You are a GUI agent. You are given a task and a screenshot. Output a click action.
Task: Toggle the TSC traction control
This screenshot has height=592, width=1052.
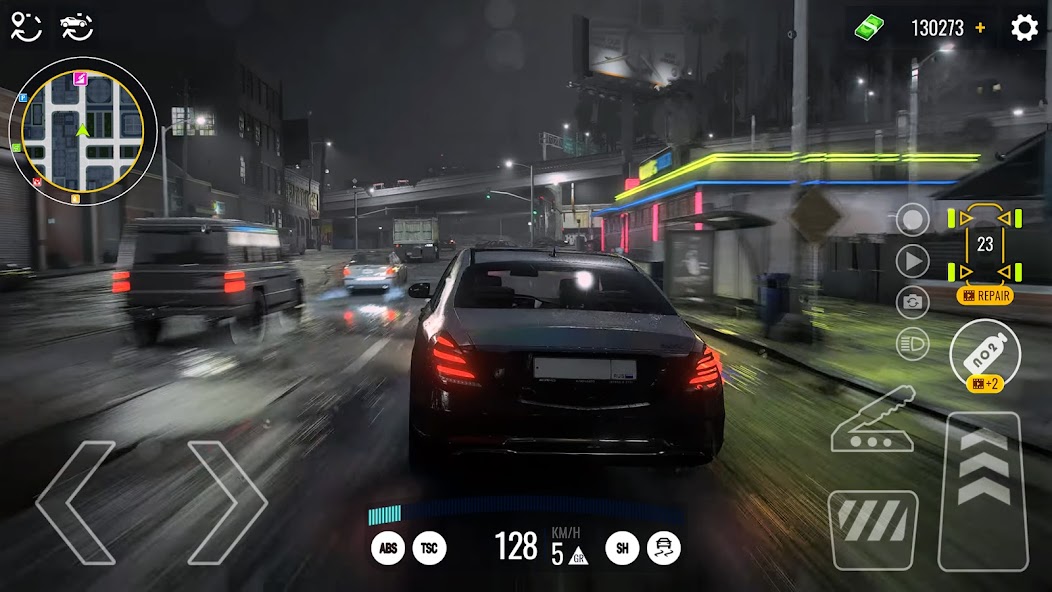pos(430,547)
